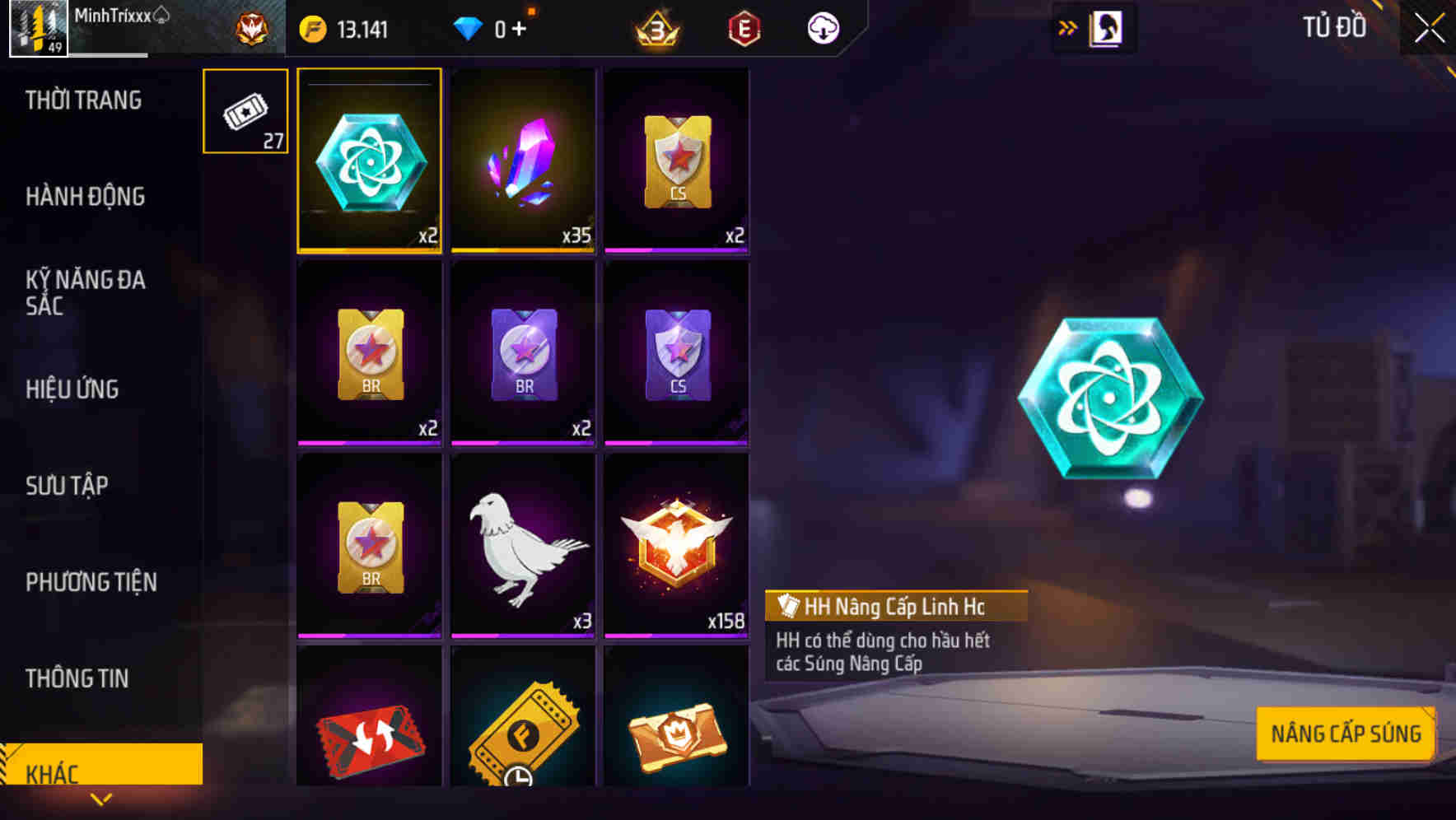Select the phoenix emblem x158 item
The image size is (1456, 820).
point(676,543)
